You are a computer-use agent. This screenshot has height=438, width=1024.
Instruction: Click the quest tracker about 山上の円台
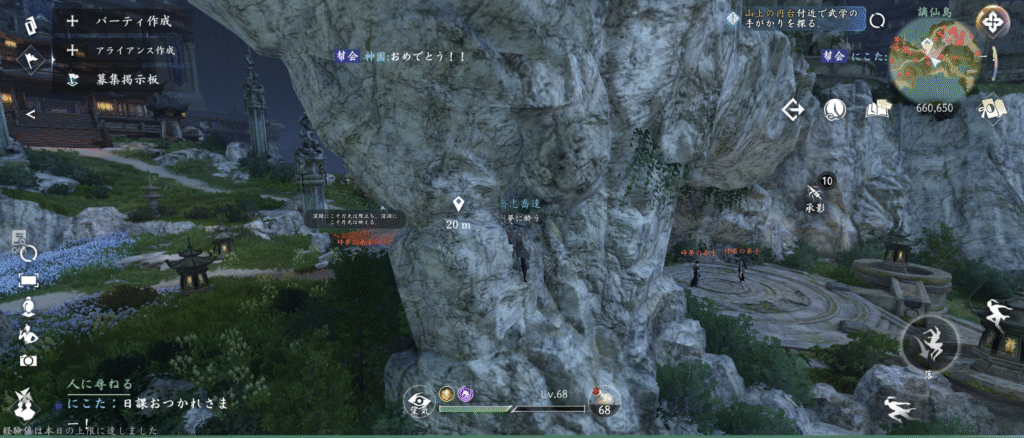[802, 20]
